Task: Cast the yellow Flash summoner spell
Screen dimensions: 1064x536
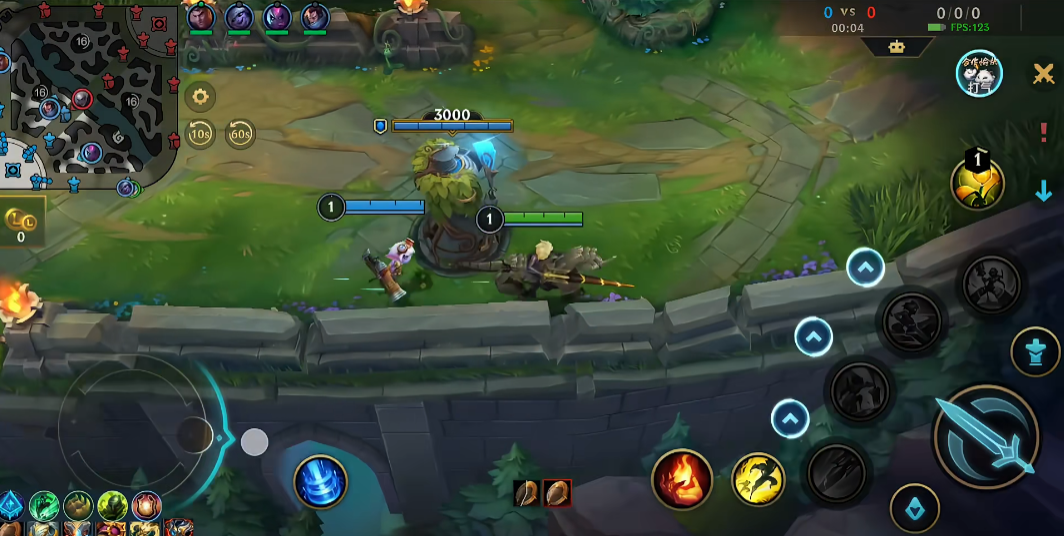Action: [x=758, y=479]
